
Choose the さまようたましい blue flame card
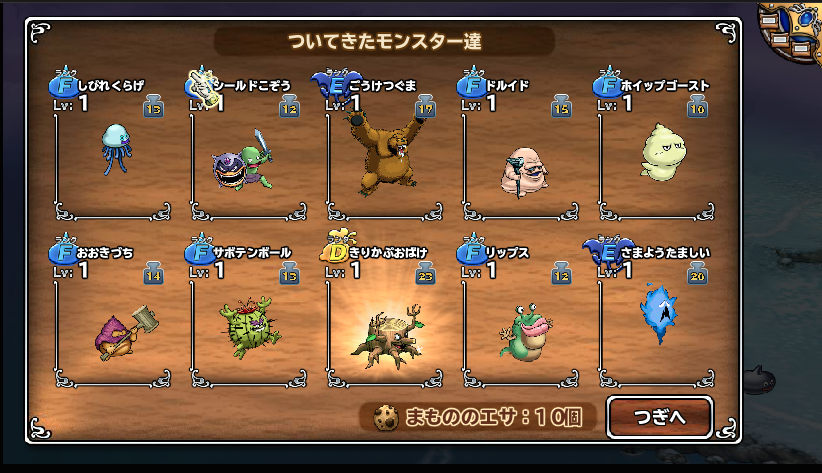tap(659, 312)
